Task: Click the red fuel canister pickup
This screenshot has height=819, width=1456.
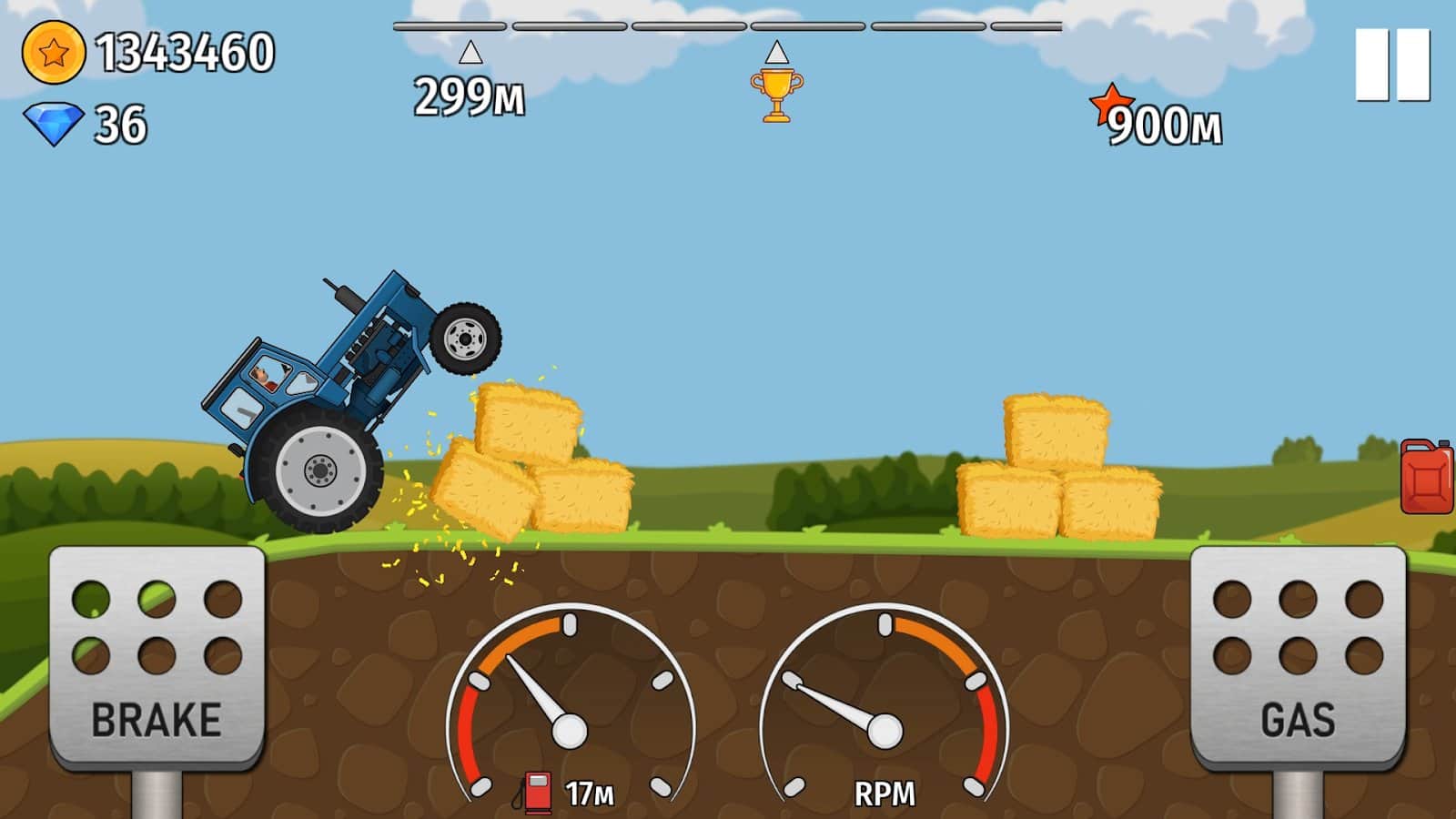Action: [x=1426, y=478]
